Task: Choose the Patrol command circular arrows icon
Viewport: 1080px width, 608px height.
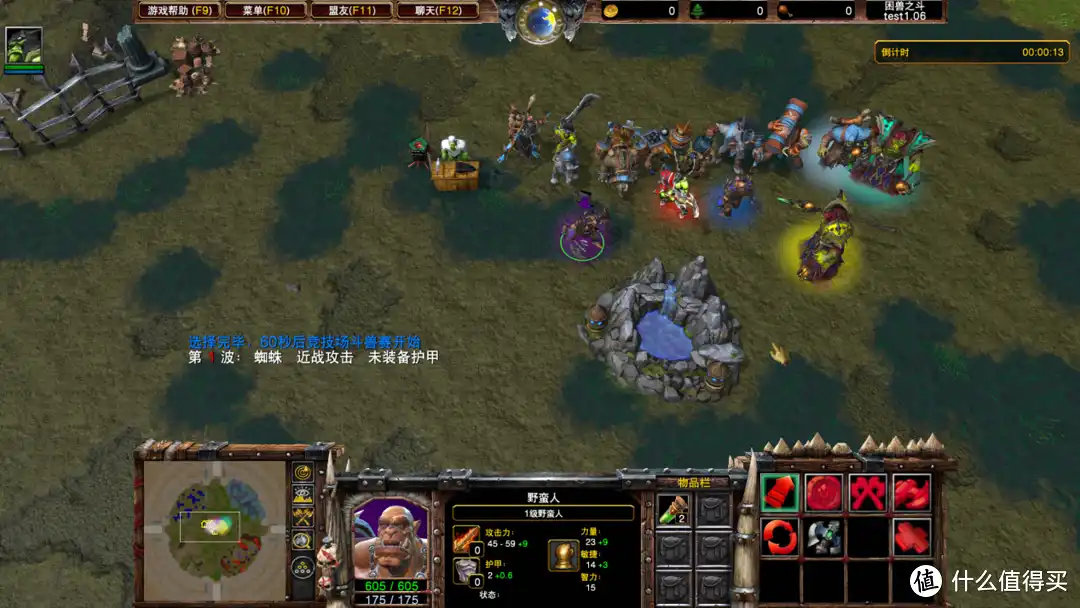Action: click(780, 537)
